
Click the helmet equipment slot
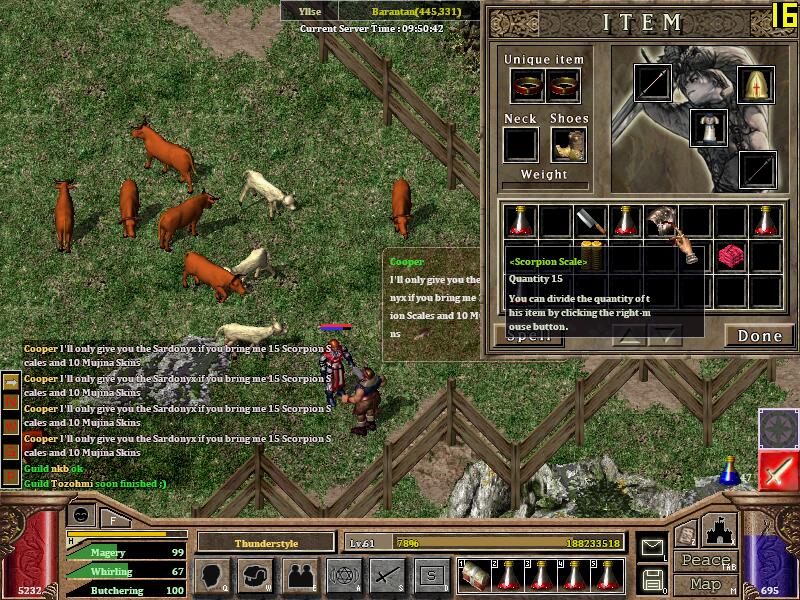(x=755, y=84)
